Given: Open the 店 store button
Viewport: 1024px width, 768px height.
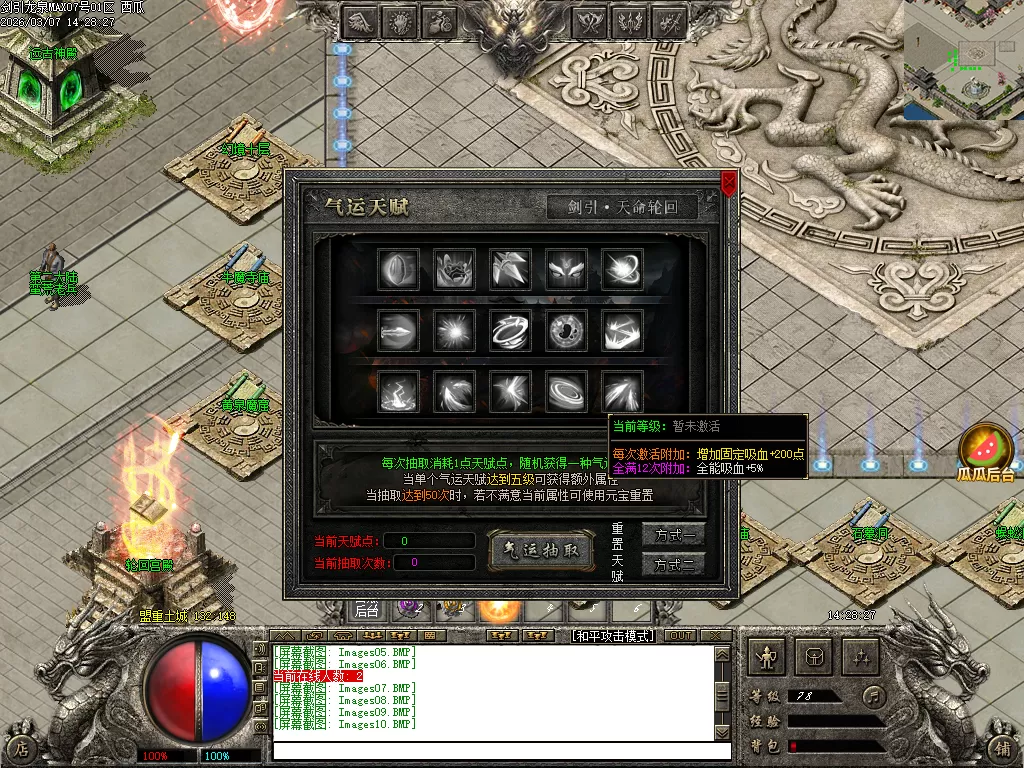Looking at the screenshot, I should (21, 748).
